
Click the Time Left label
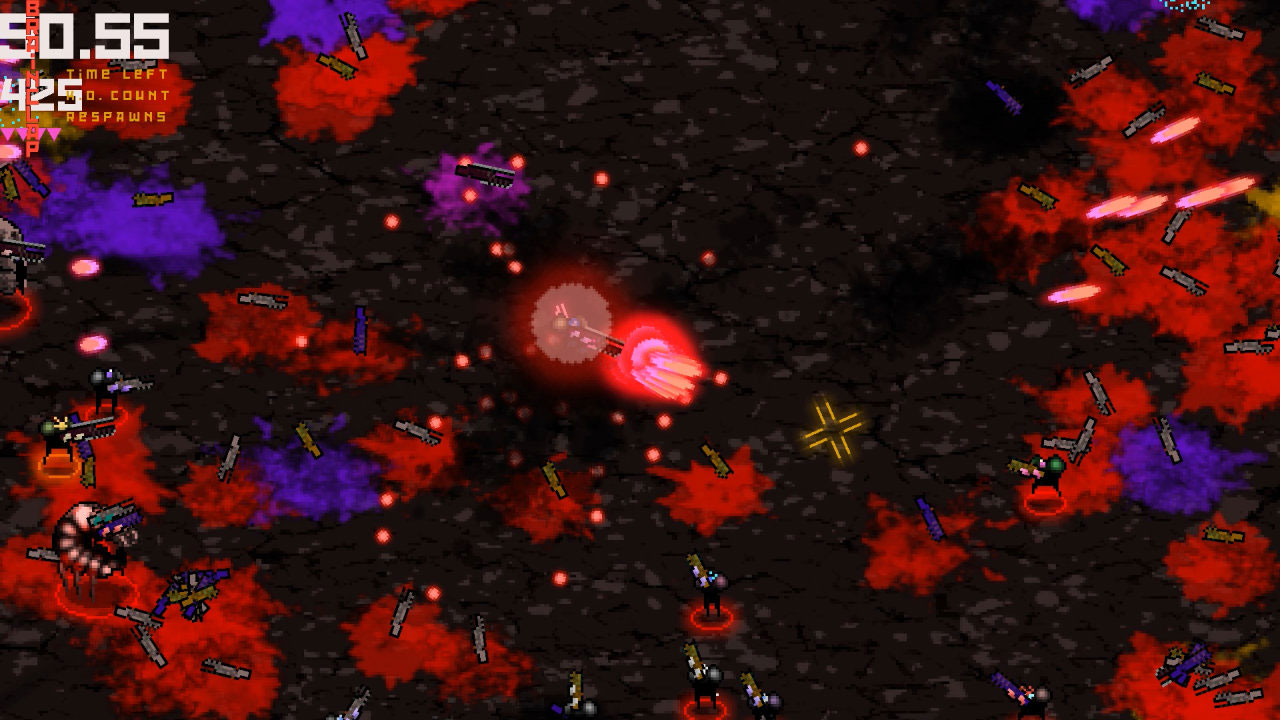(115, 72)
